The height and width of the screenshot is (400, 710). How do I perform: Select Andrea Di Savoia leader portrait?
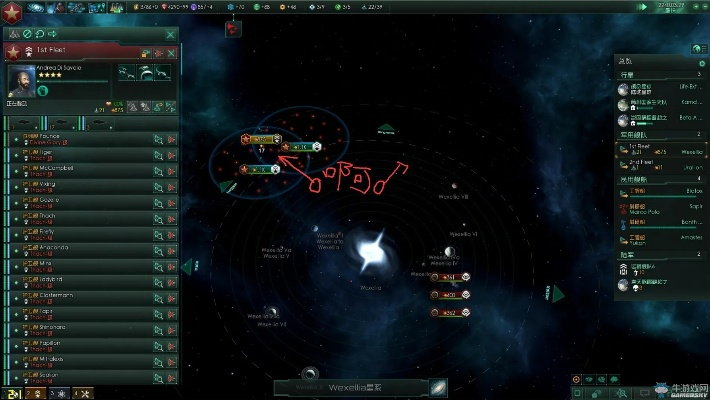click(x=21, y=81)
